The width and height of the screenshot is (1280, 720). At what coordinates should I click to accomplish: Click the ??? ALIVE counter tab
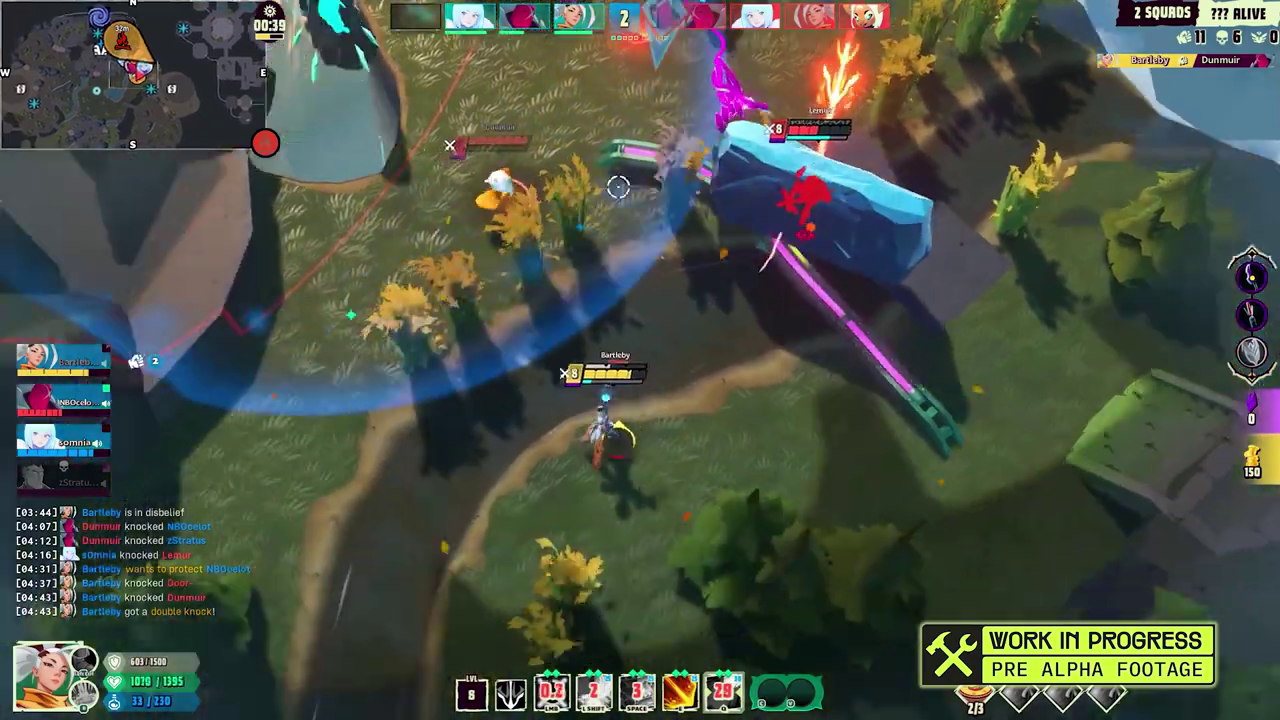[1237, 13]
